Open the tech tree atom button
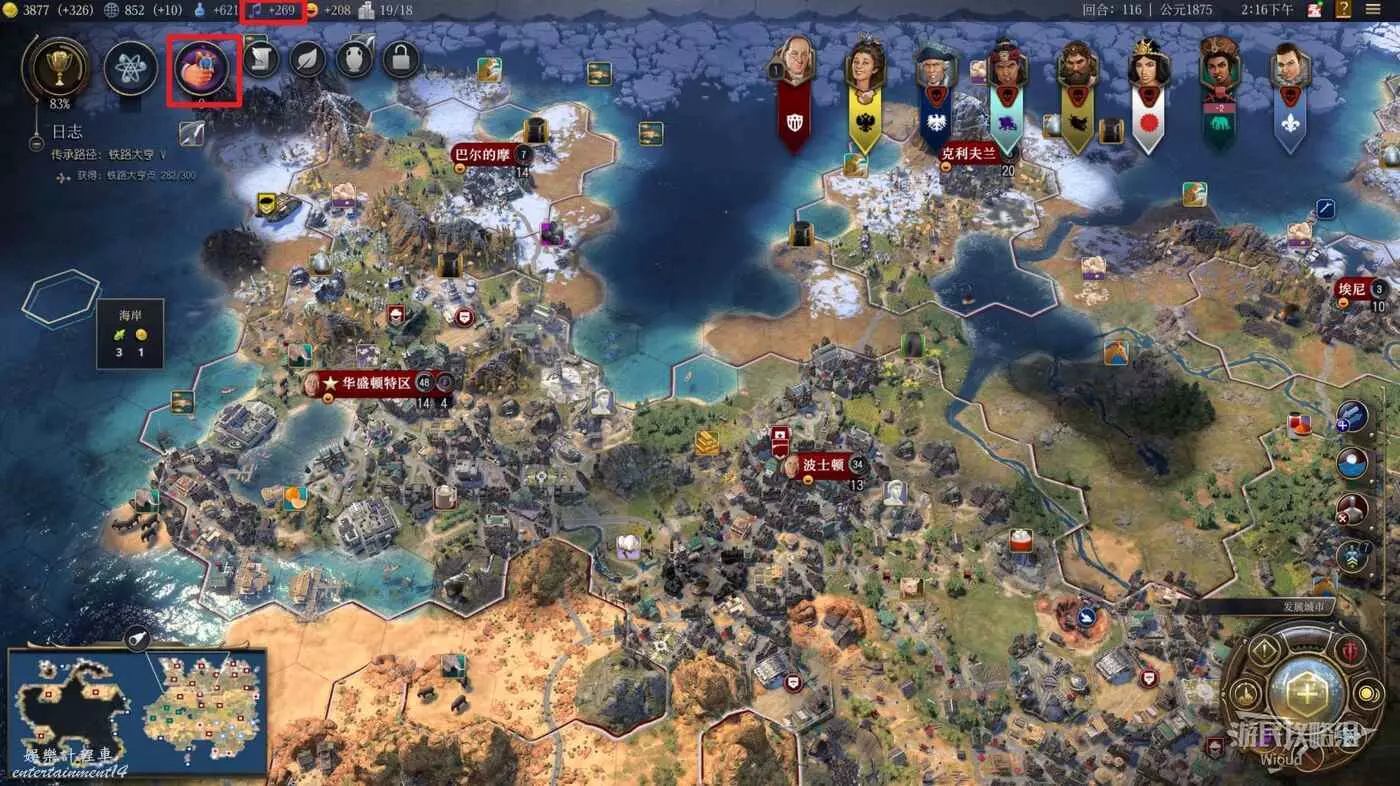 coord(131,68)
